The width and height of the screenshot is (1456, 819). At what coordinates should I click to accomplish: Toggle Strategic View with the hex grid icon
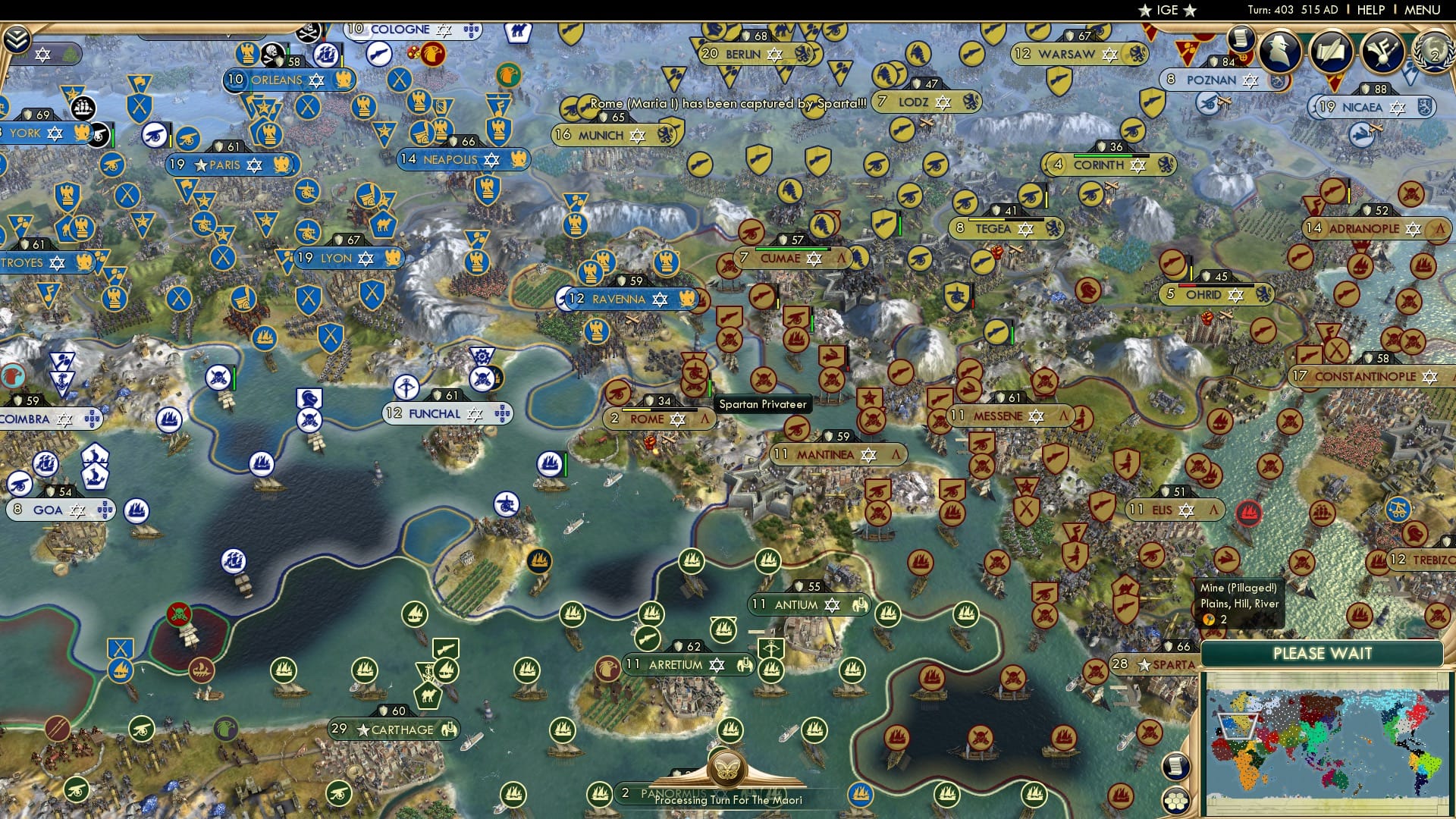pos(1176,802)
